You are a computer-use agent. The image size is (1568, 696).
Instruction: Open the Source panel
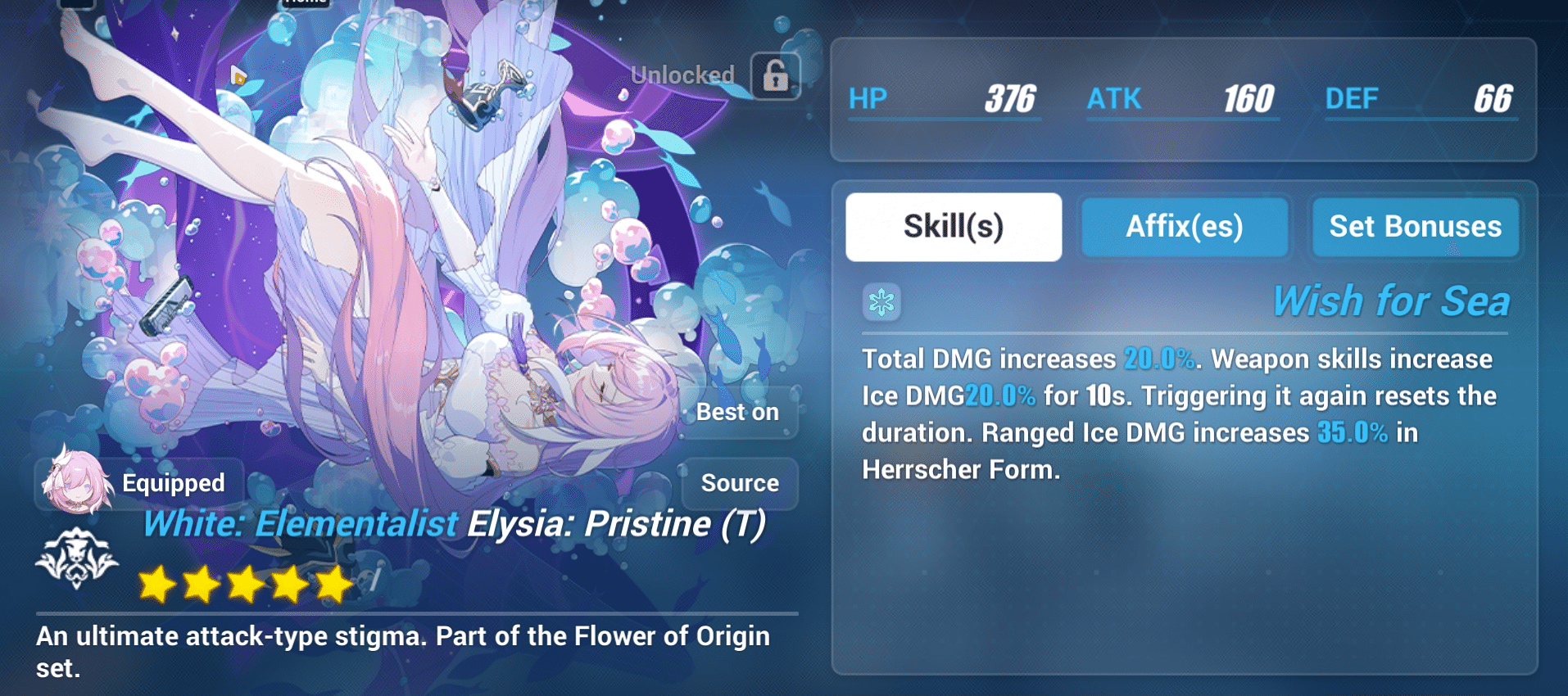[x=740, y=483]
